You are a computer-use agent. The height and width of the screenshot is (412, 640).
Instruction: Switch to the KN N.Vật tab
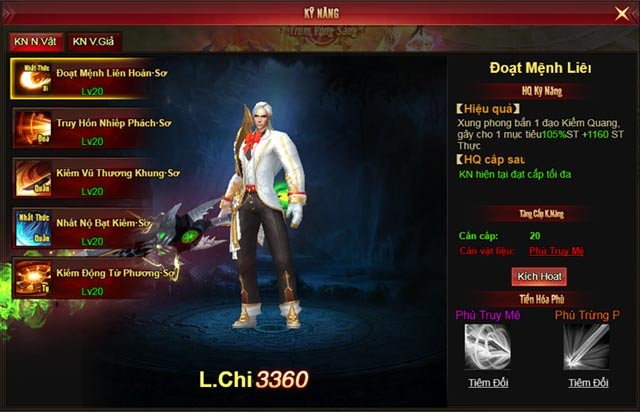[34, 41]
